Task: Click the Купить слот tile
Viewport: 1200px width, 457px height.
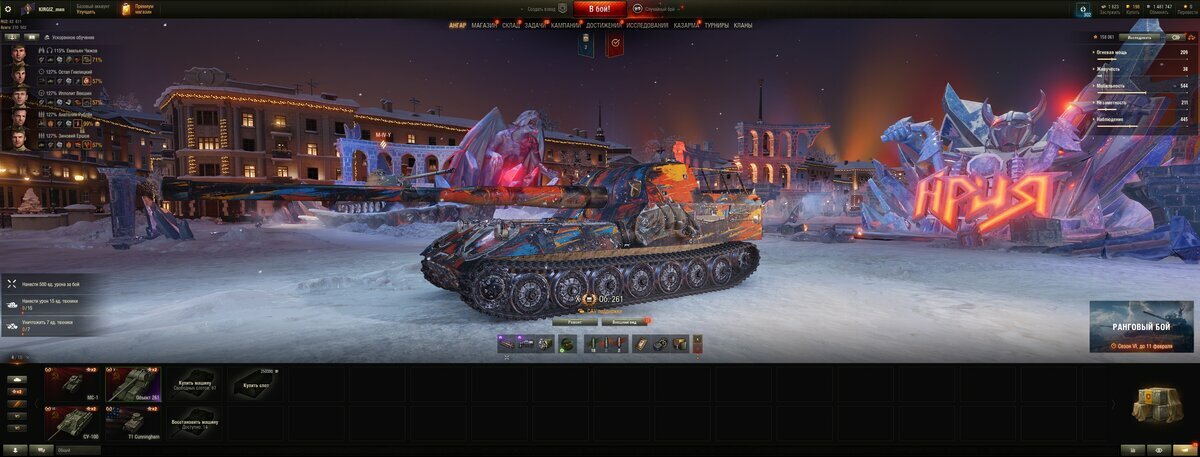Action: 255,384
